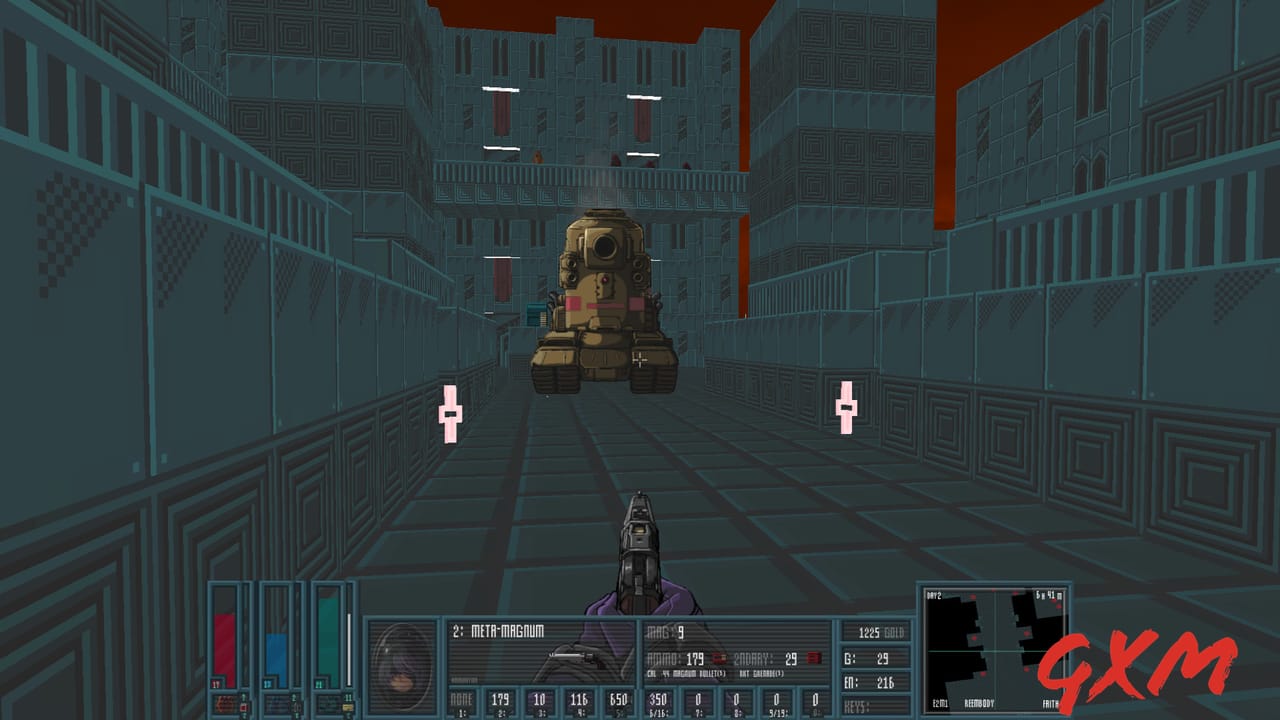Click the 1225 GOLD display
Viewport: 1280px width, 720px height.
881,632
